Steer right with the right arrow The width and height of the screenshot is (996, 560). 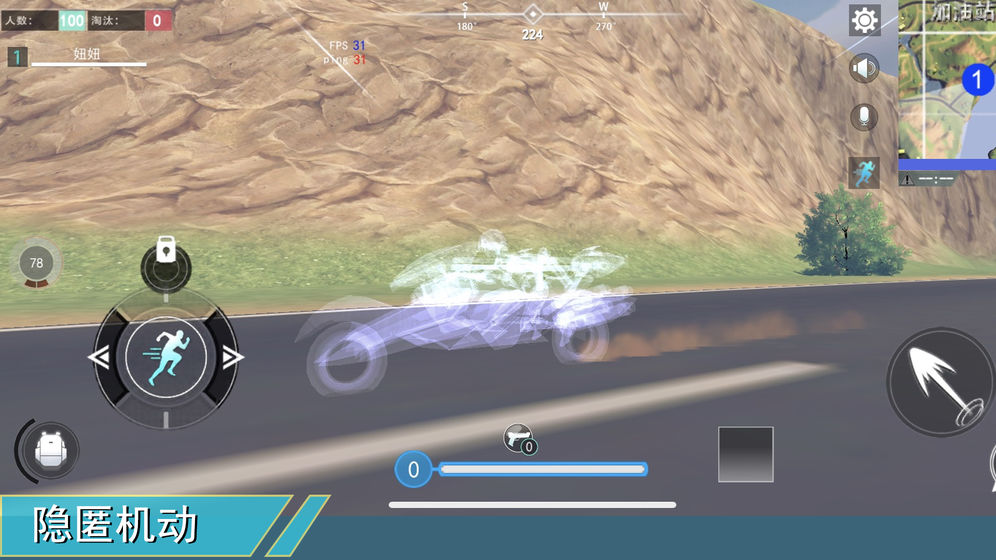(x=233, y=357)
